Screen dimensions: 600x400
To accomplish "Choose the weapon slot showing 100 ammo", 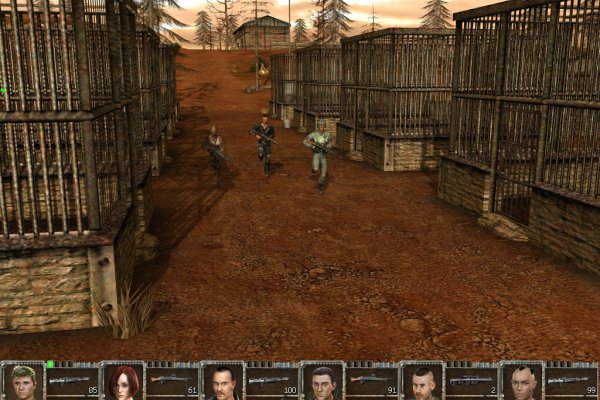I will click(x=272, y=382).
